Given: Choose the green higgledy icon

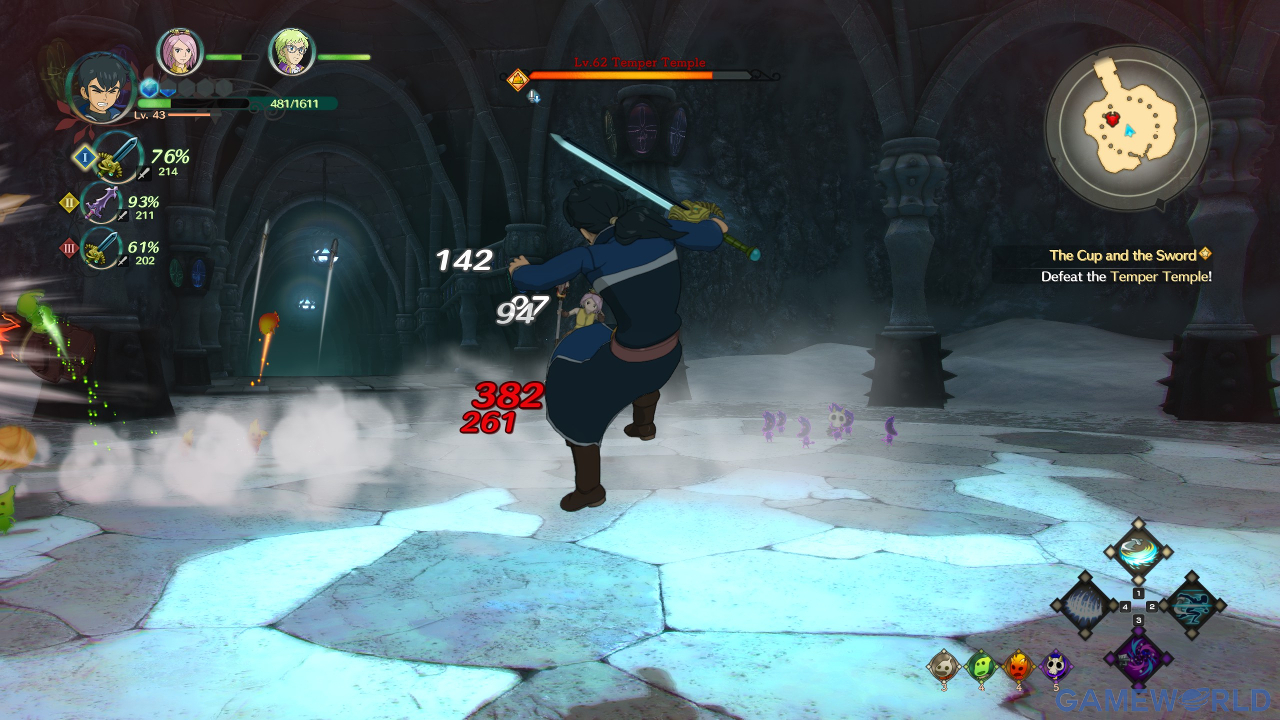Looking at the screenshot, I should pyautogui.click(x=980, y=665).
